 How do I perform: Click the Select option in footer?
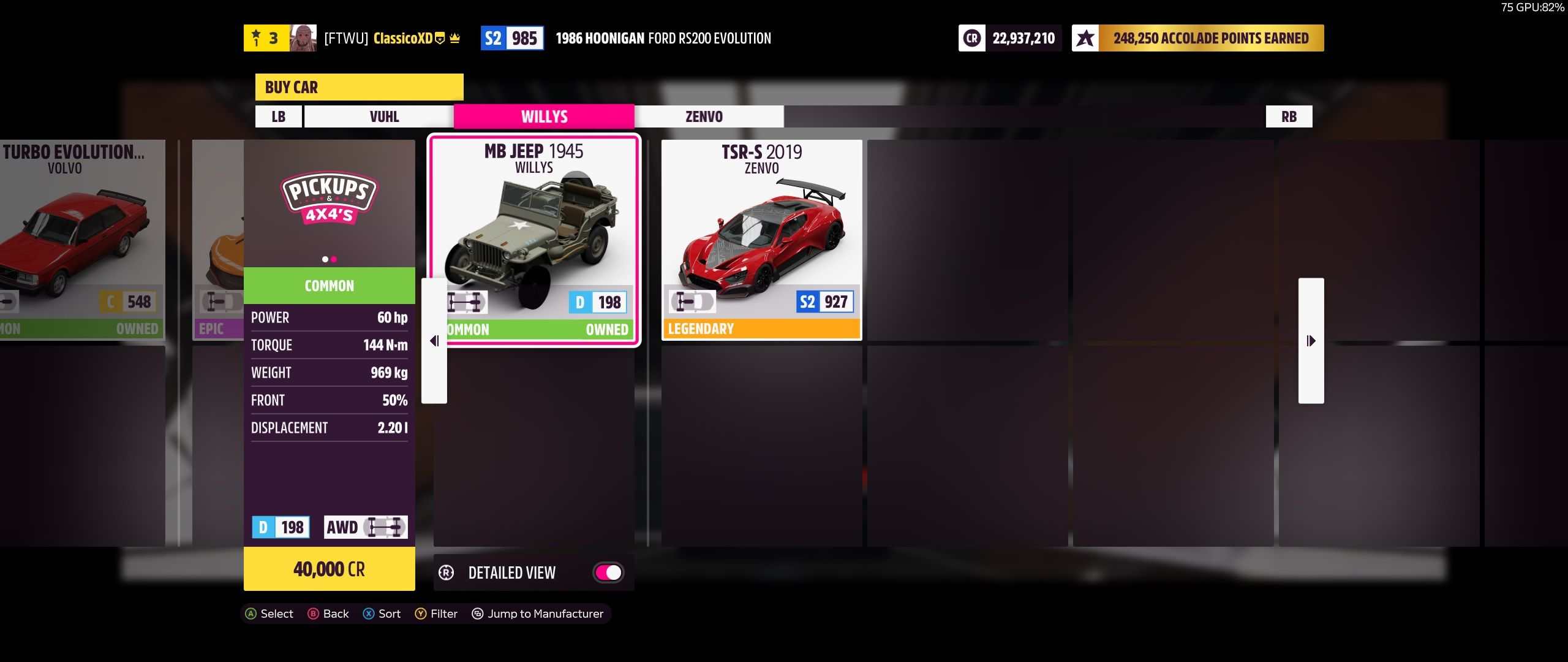[x=269, y=614]
